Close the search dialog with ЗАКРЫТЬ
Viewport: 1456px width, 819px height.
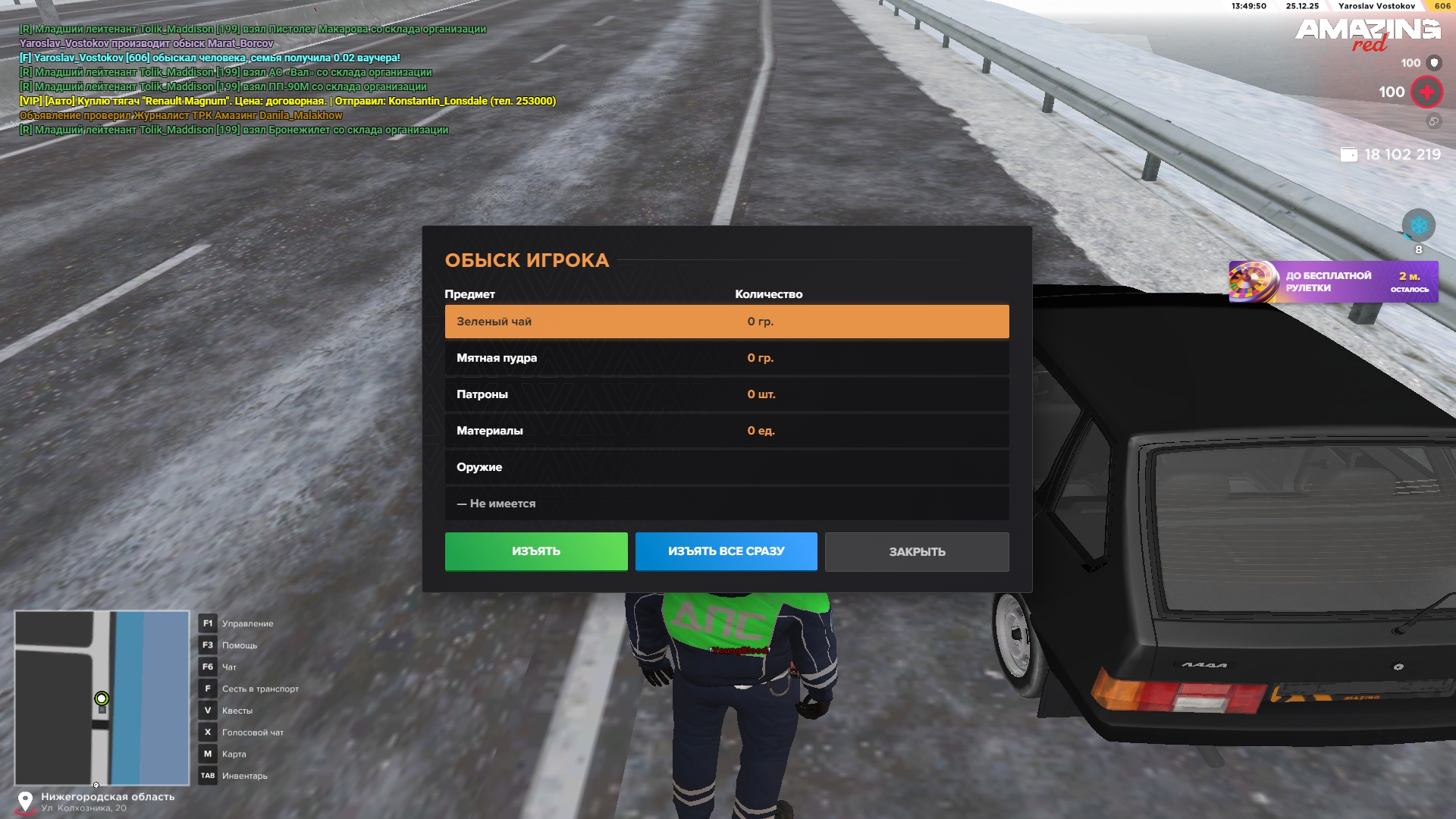(916, 552)
